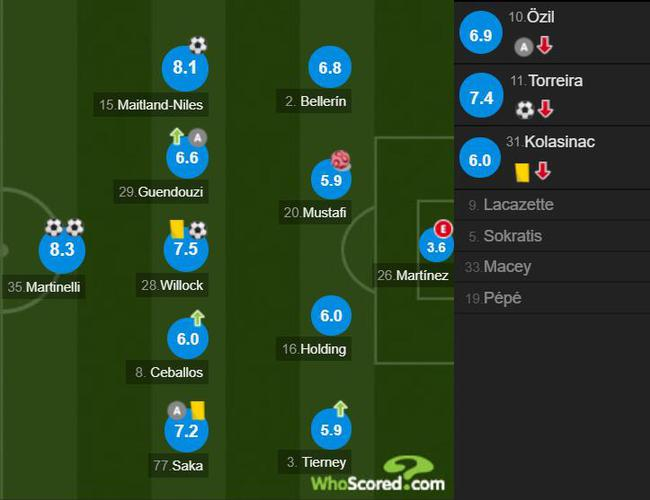
Task: Click Guendouzi's 6.6 rating circle
Action: pos(186,157)
